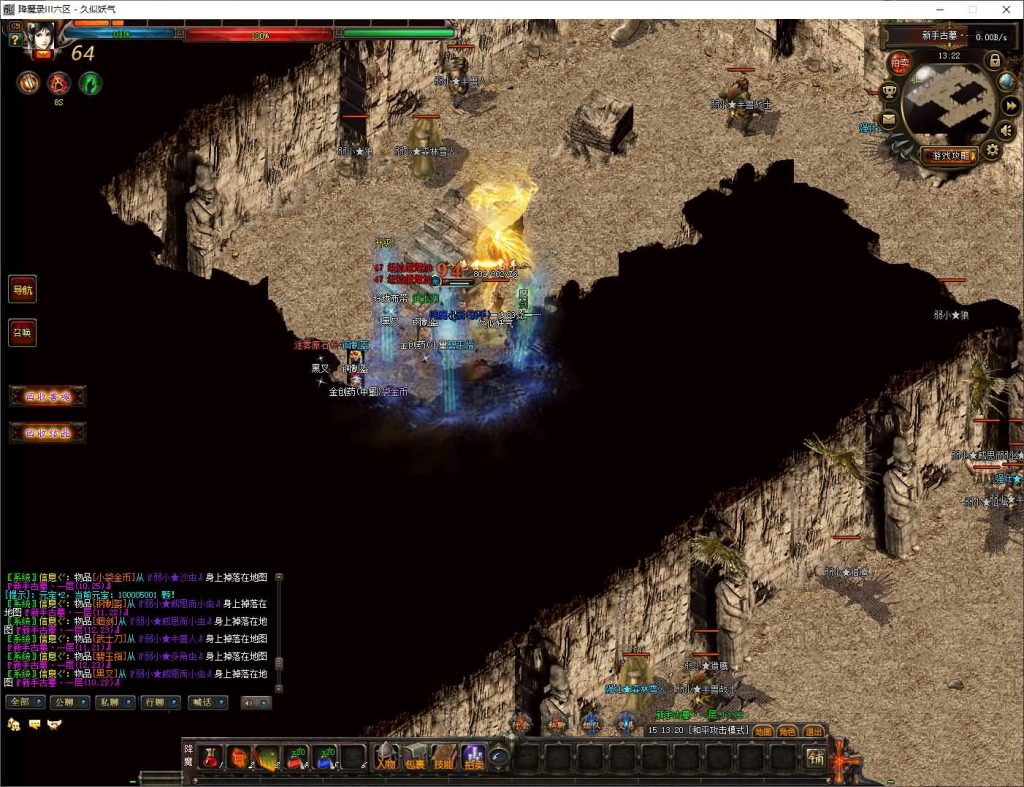Open the 游戏攻略 game guide button
The width and height of the screenshot is (1024, 787).
tap(950, 155)
